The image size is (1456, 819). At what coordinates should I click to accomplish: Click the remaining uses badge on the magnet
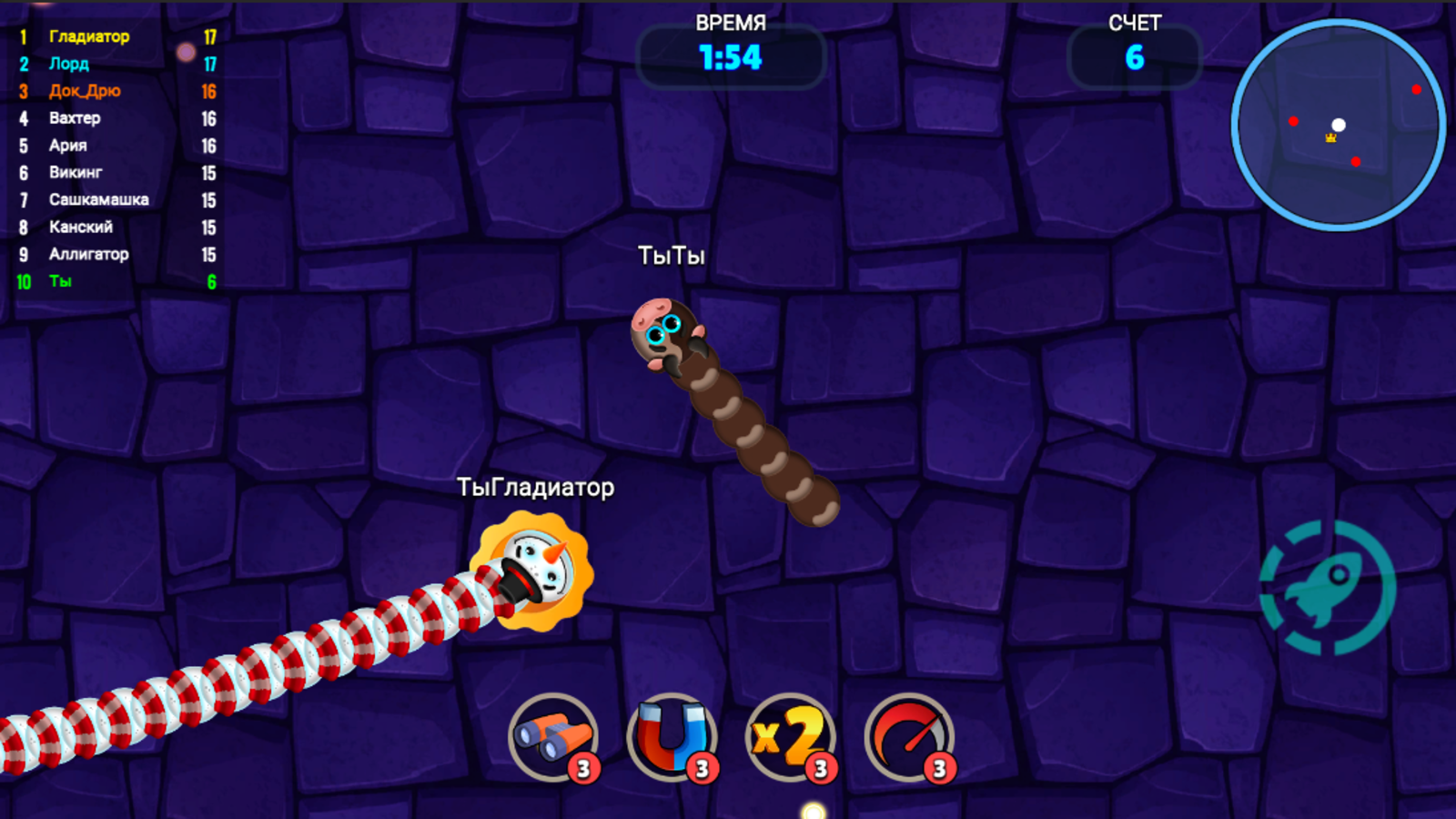tap(703, 767)
